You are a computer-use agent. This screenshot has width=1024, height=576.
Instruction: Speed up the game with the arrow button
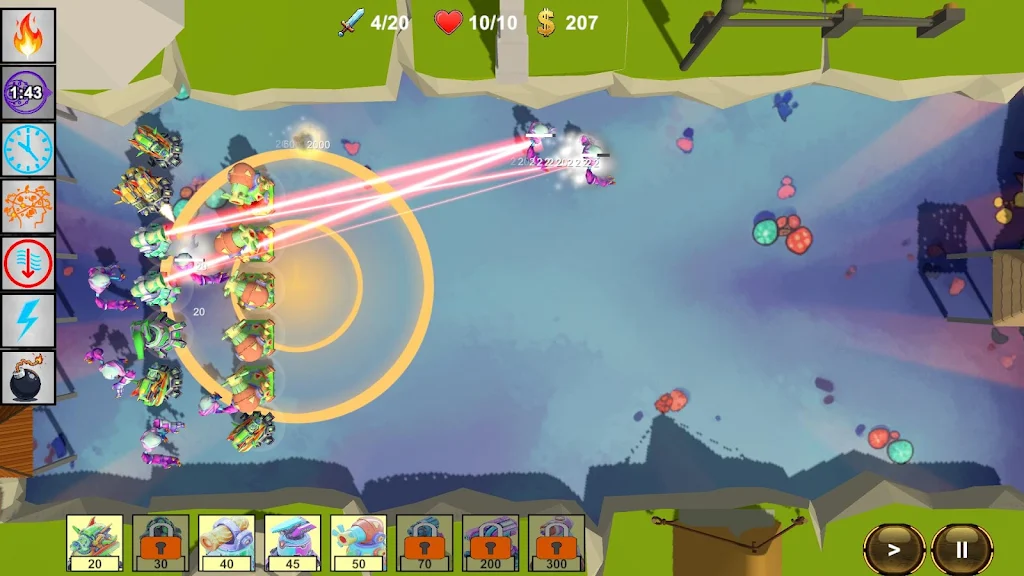pos(894,549)
